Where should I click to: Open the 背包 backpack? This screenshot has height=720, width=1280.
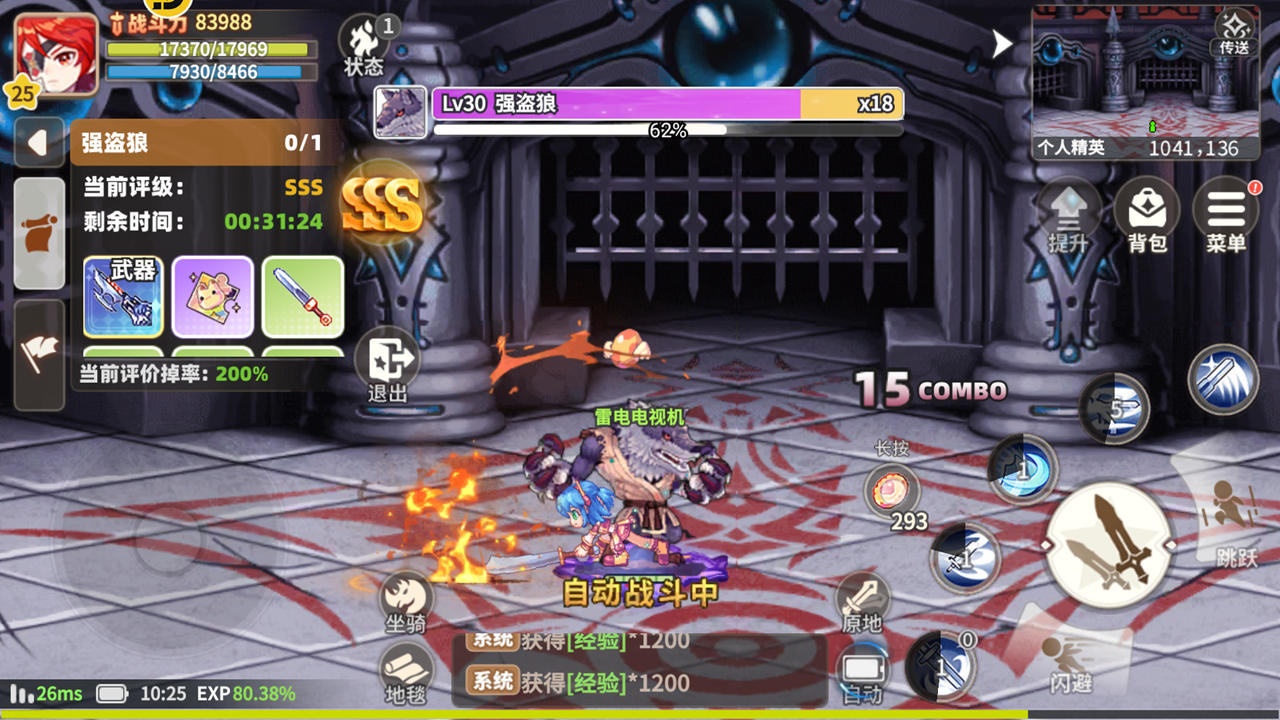1147,213
